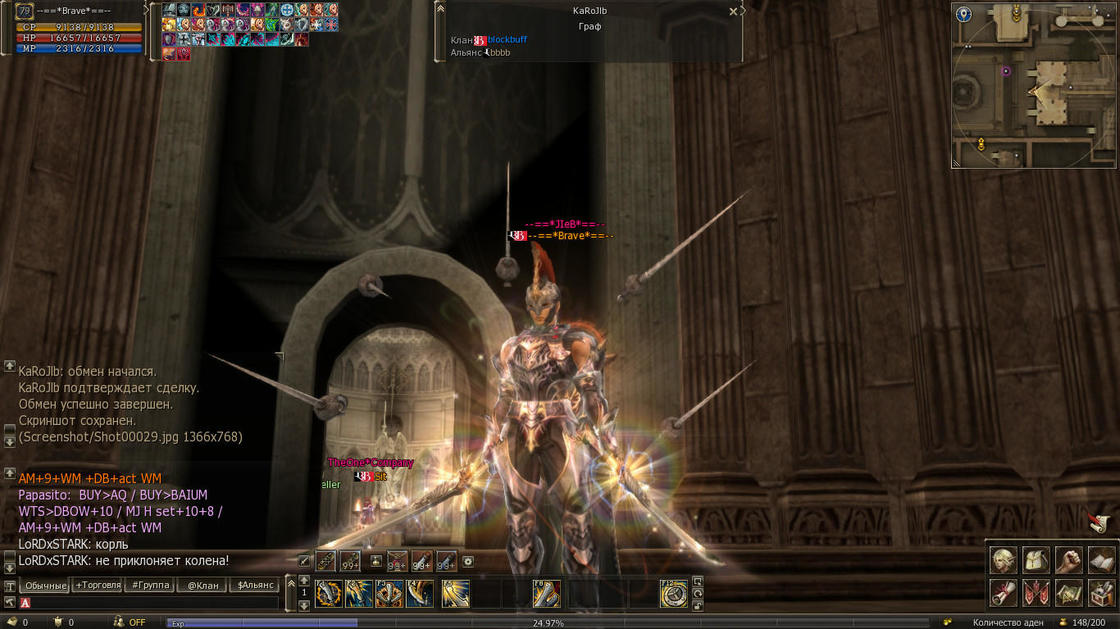Open the inventory backpack icon
The image size is (1120, 629).
point(1036,560)
